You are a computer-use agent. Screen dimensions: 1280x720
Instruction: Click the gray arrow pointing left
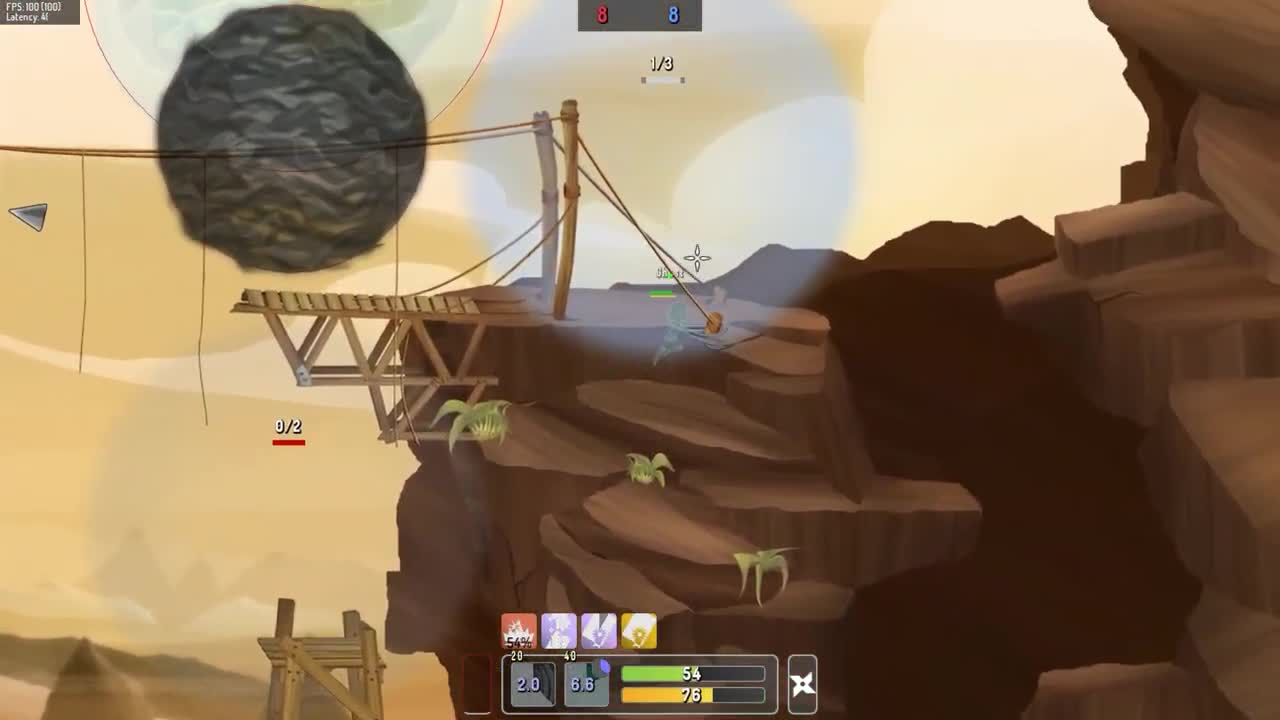click(29, 215)
